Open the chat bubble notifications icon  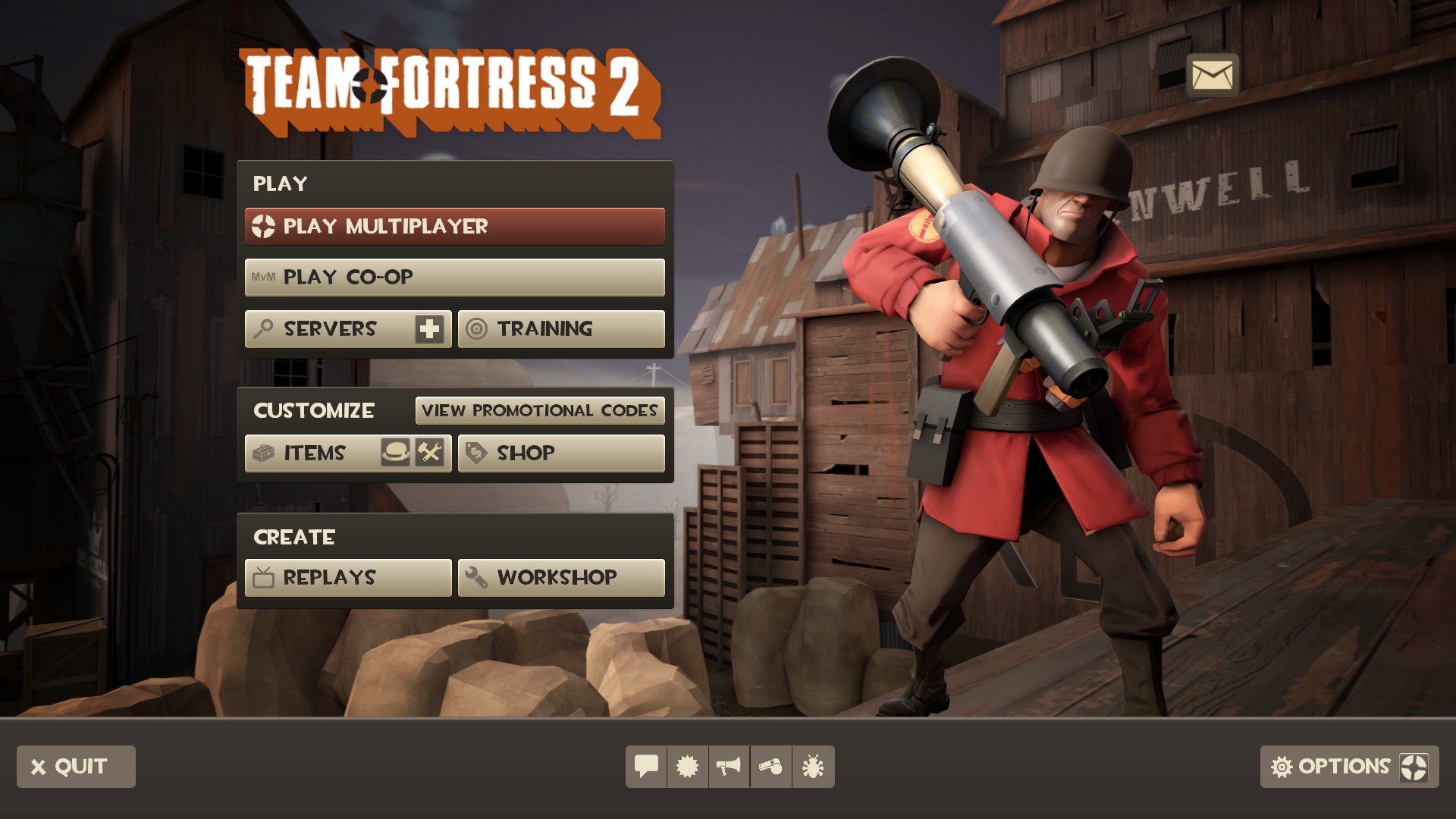[645, 767]
